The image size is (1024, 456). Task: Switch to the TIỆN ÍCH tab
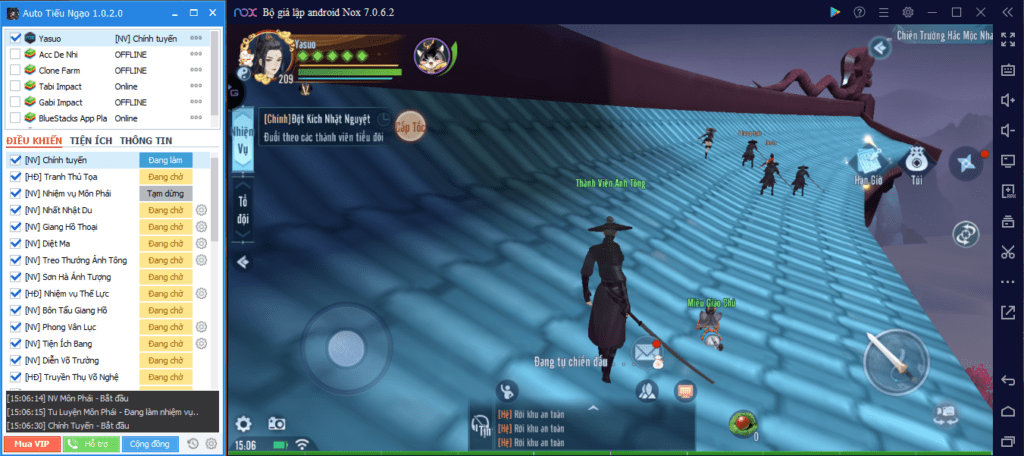[91, 141]
